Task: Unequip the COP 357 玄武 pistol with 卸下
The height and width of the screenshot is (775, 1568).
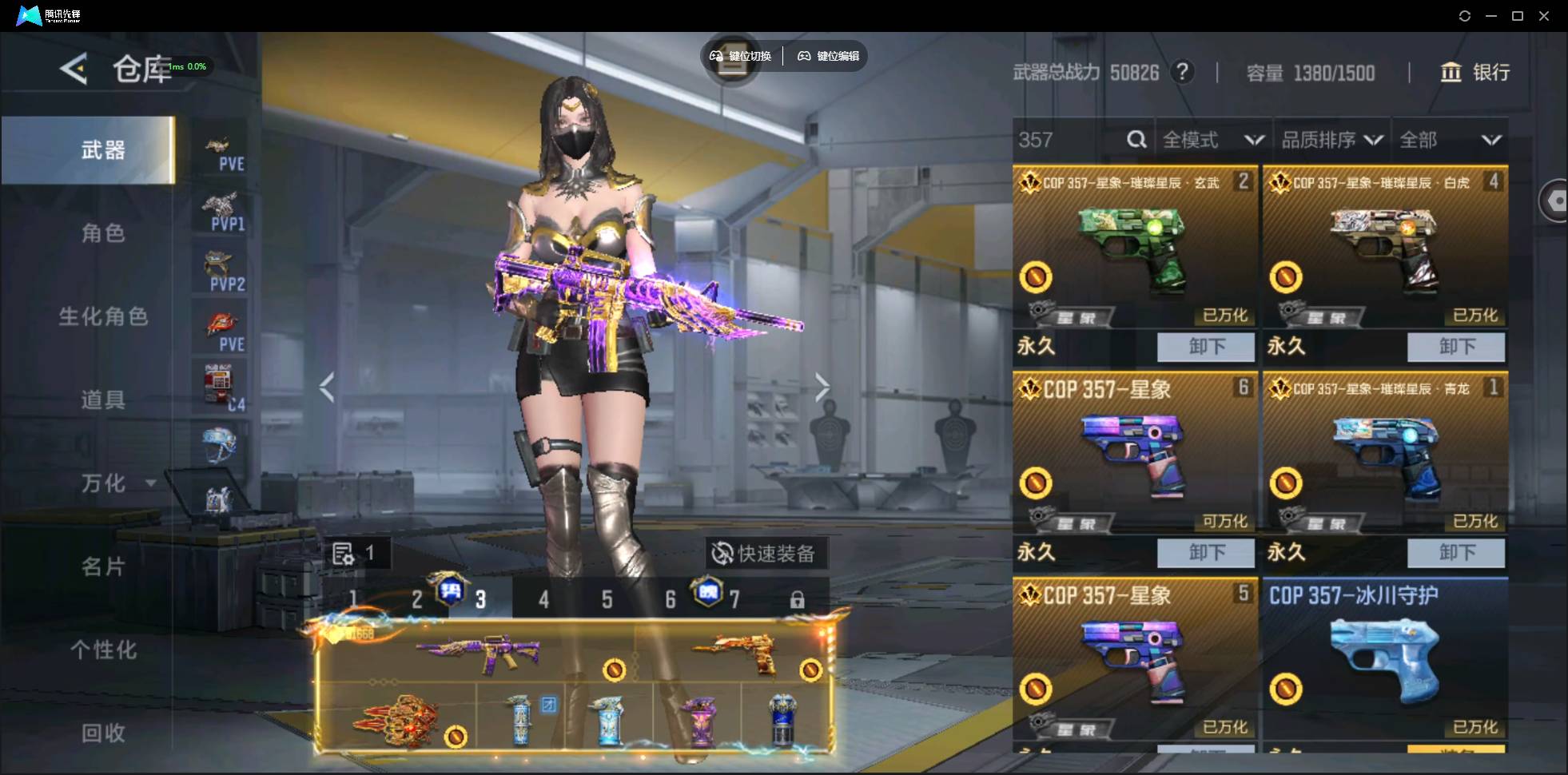Action: point(1207,347)
